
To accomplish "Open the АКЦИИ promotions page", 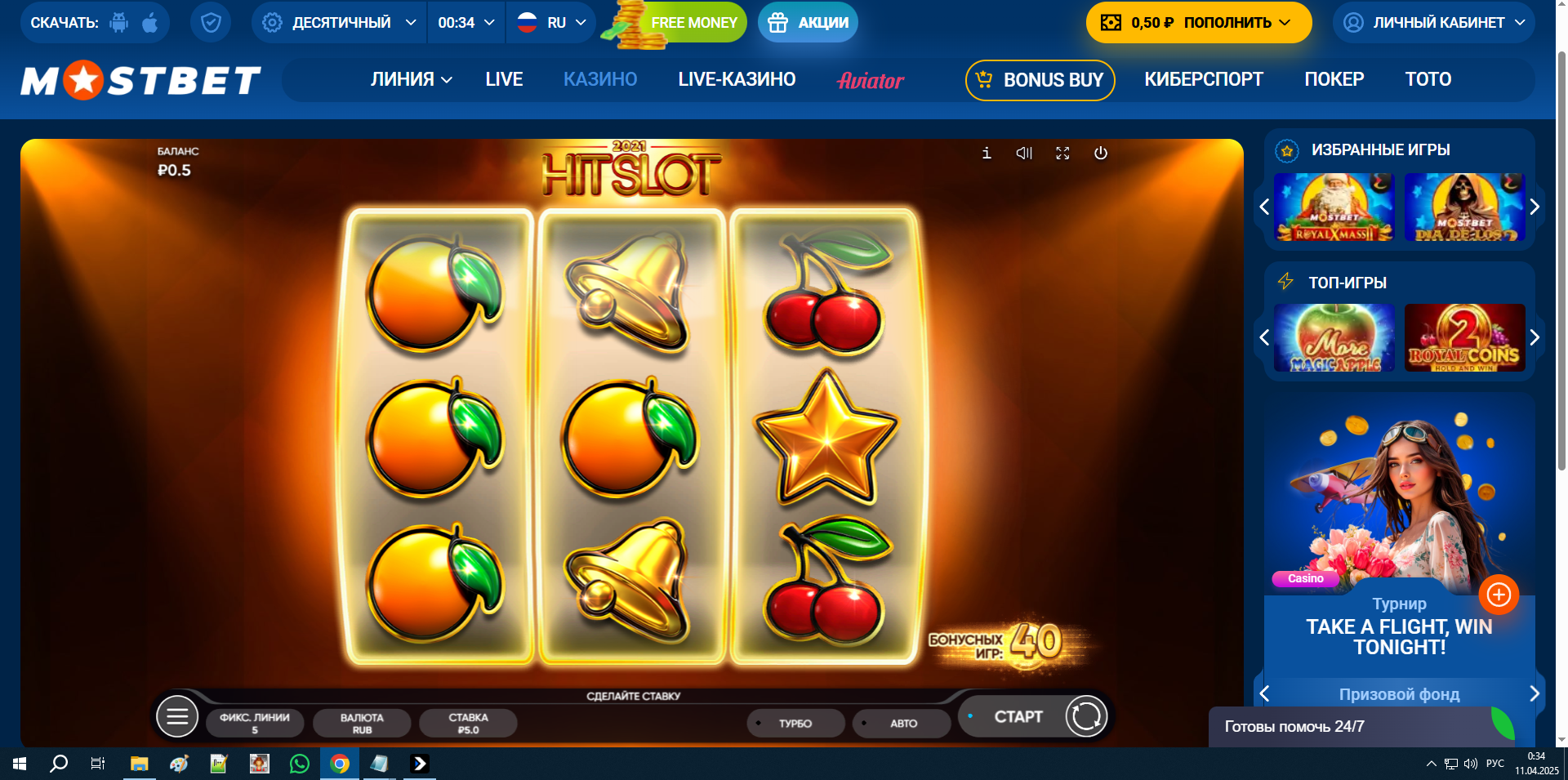I will tap(808, 23).
